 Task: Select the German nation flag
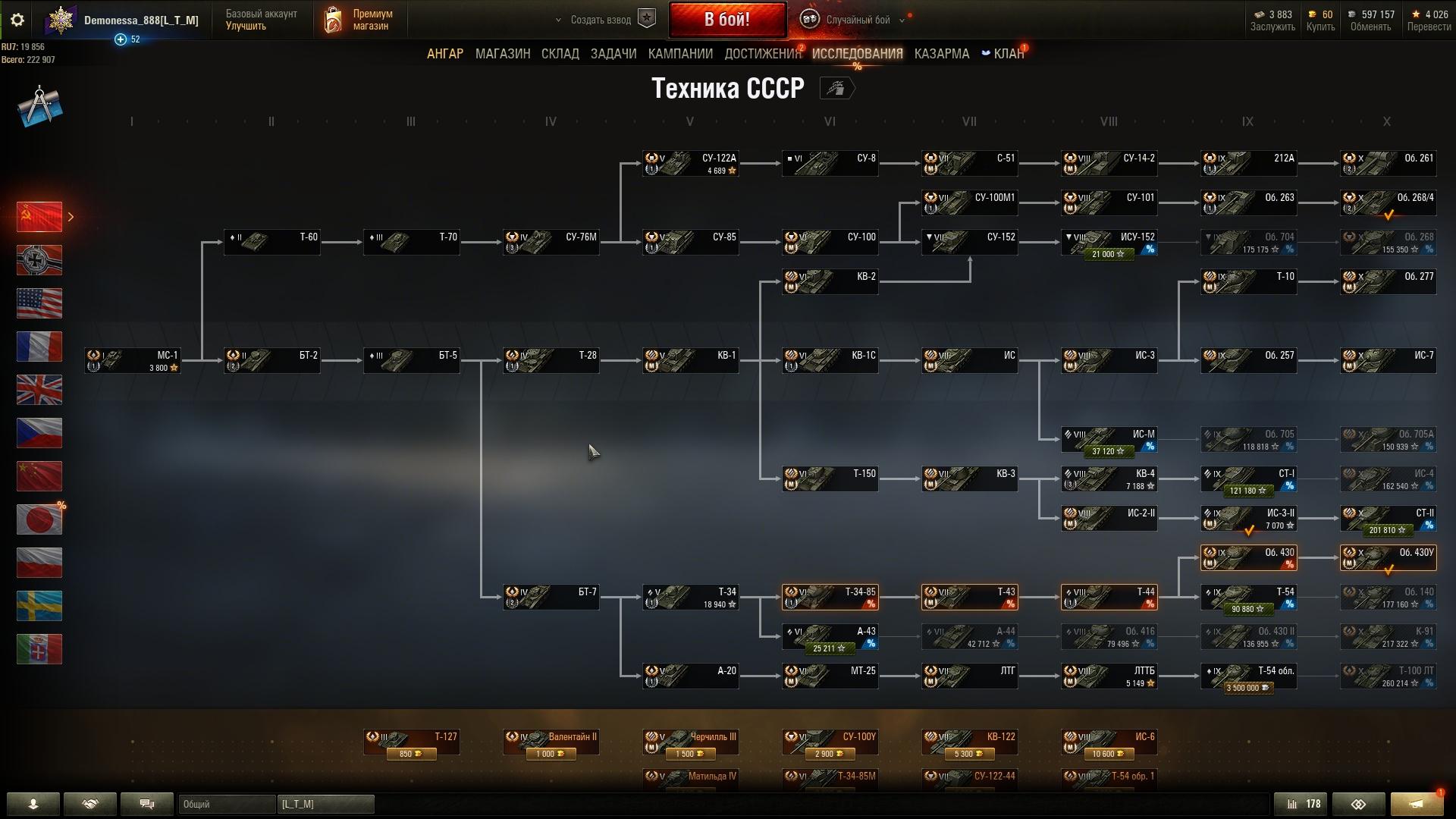[x=39, y=260]
